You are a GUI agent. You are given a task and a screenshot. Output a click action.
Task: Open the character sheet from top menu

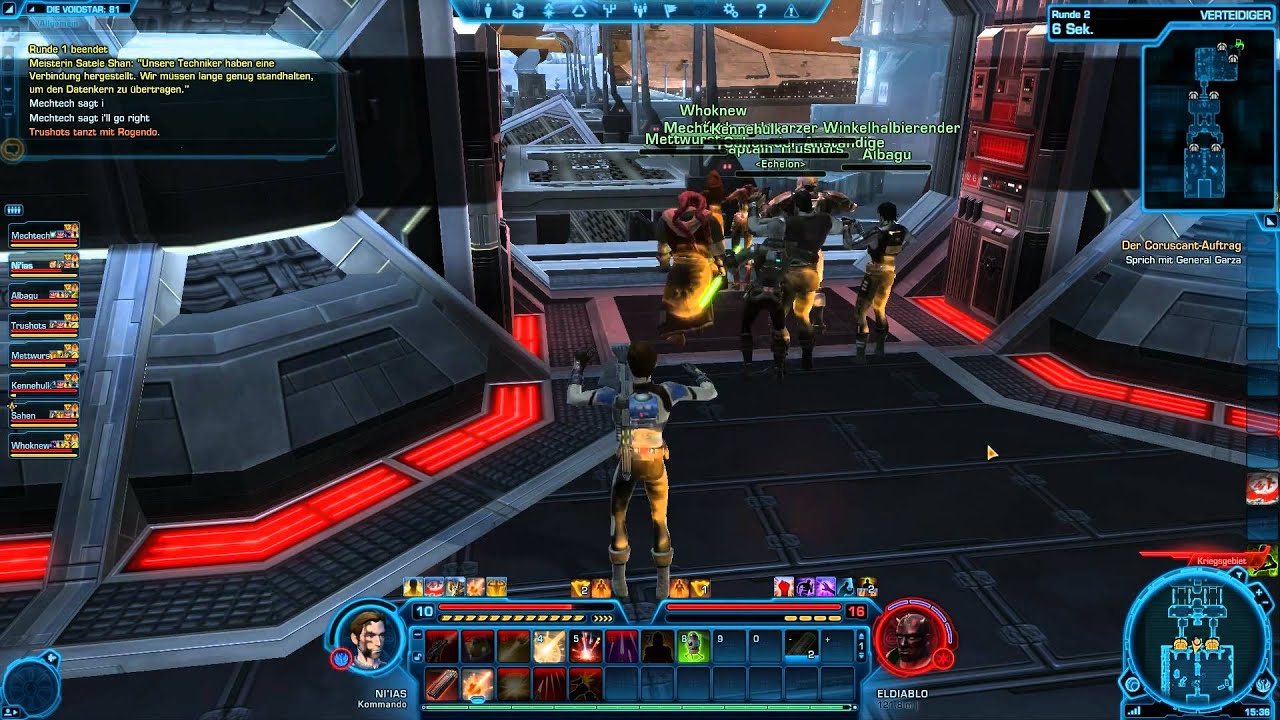(x=488, y=11)
